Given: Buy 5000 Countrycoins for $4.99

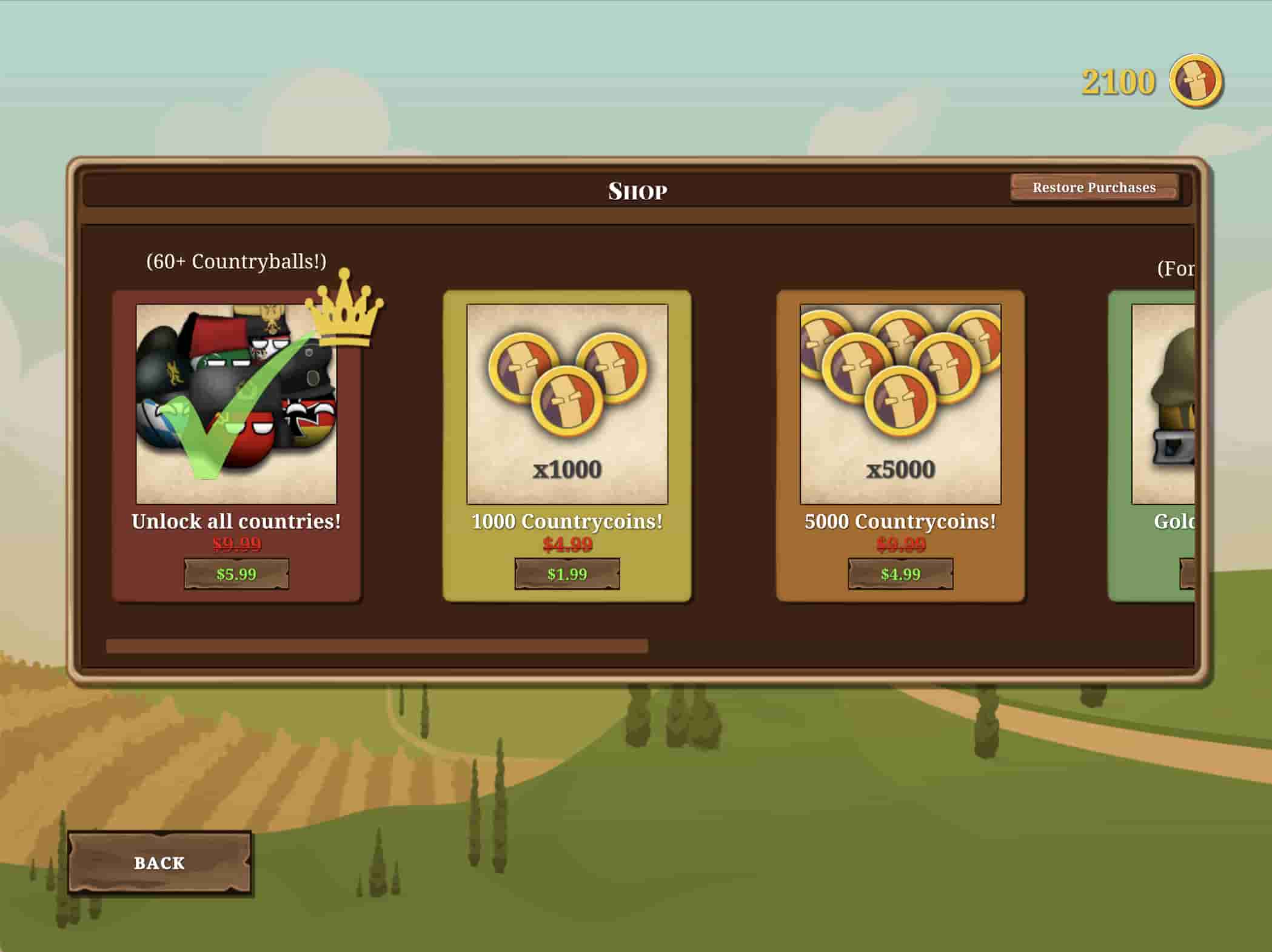Looking at the screenshot, I should click(900, 574).
